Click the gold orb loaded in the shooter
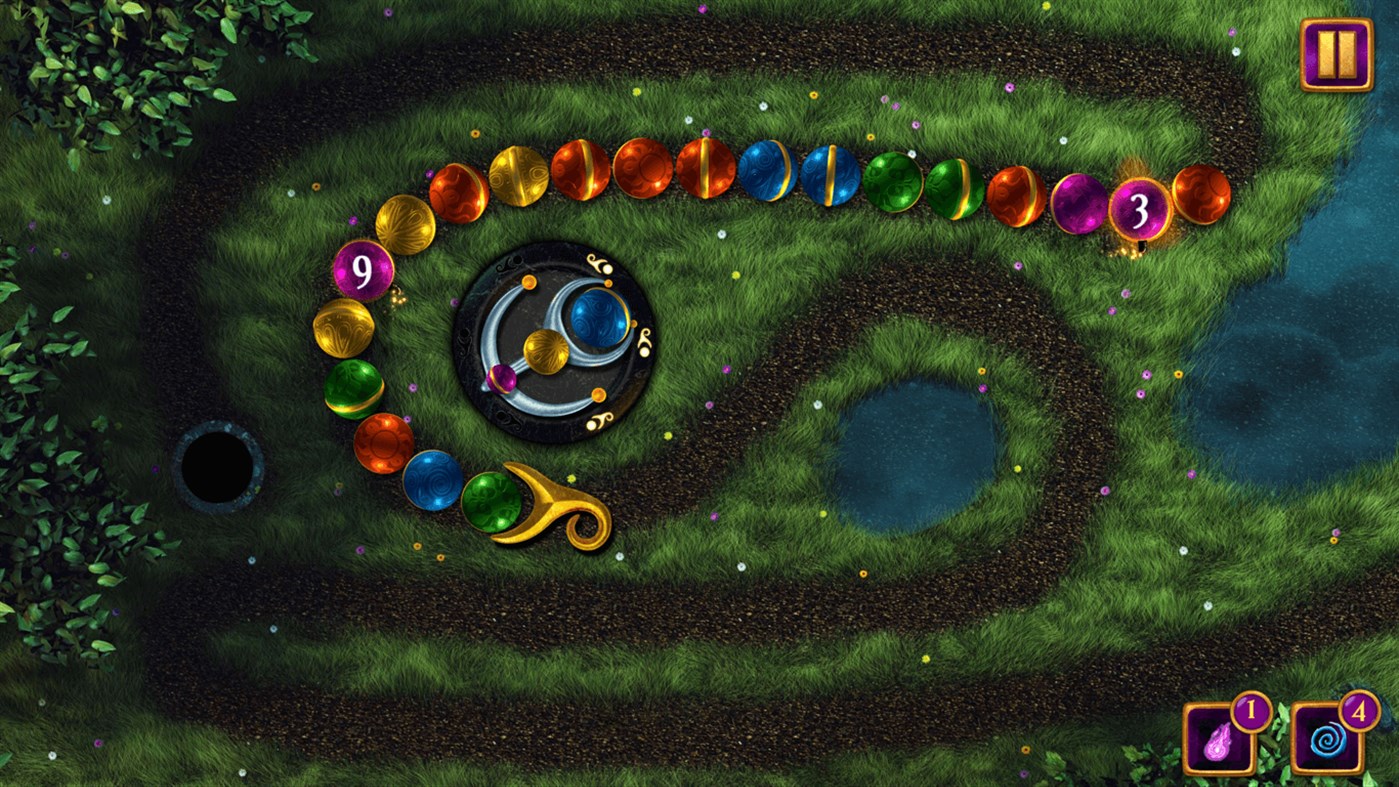1399x787 pixels. (547, 353)
